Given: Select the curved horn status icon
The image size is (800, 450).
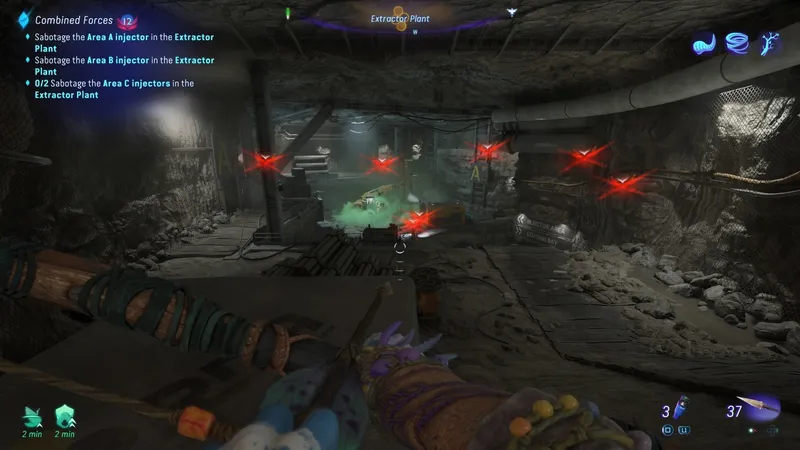Looking at the screenshot, I should [x=705, y=45].
